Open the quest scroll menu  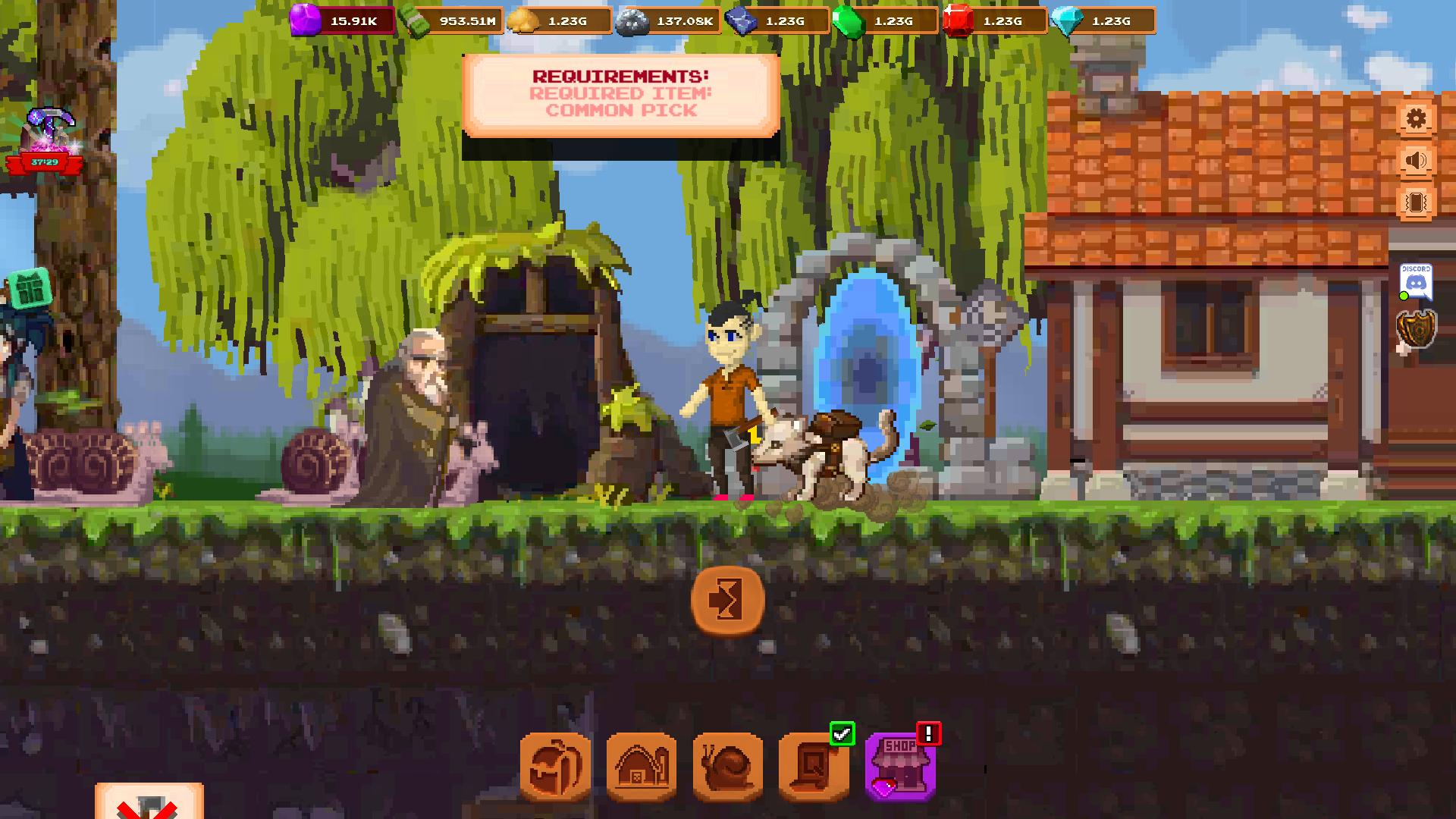814,767
